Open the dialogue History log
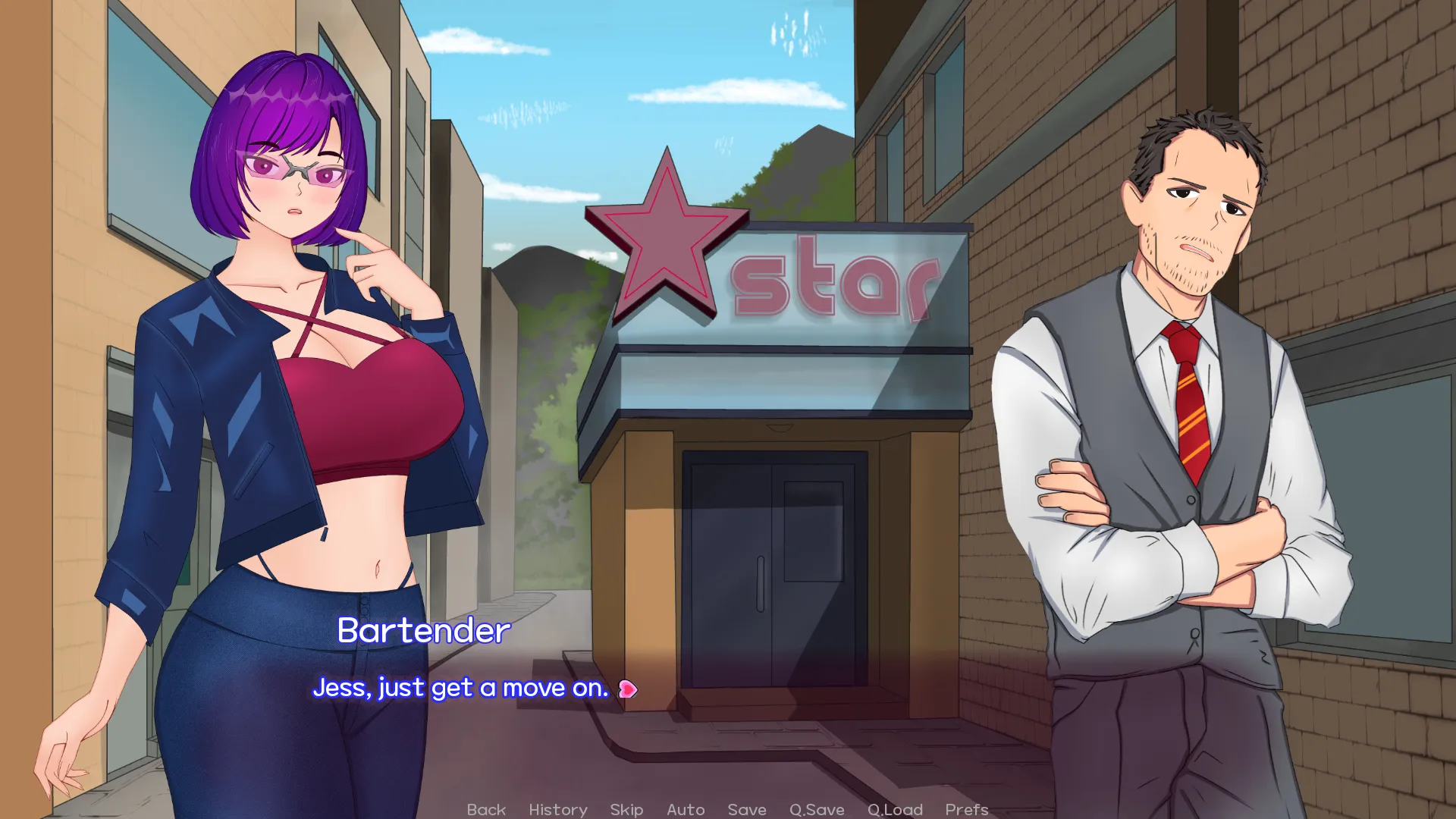The width and height of the screenshot is (1456, 819). click(558, 809)
